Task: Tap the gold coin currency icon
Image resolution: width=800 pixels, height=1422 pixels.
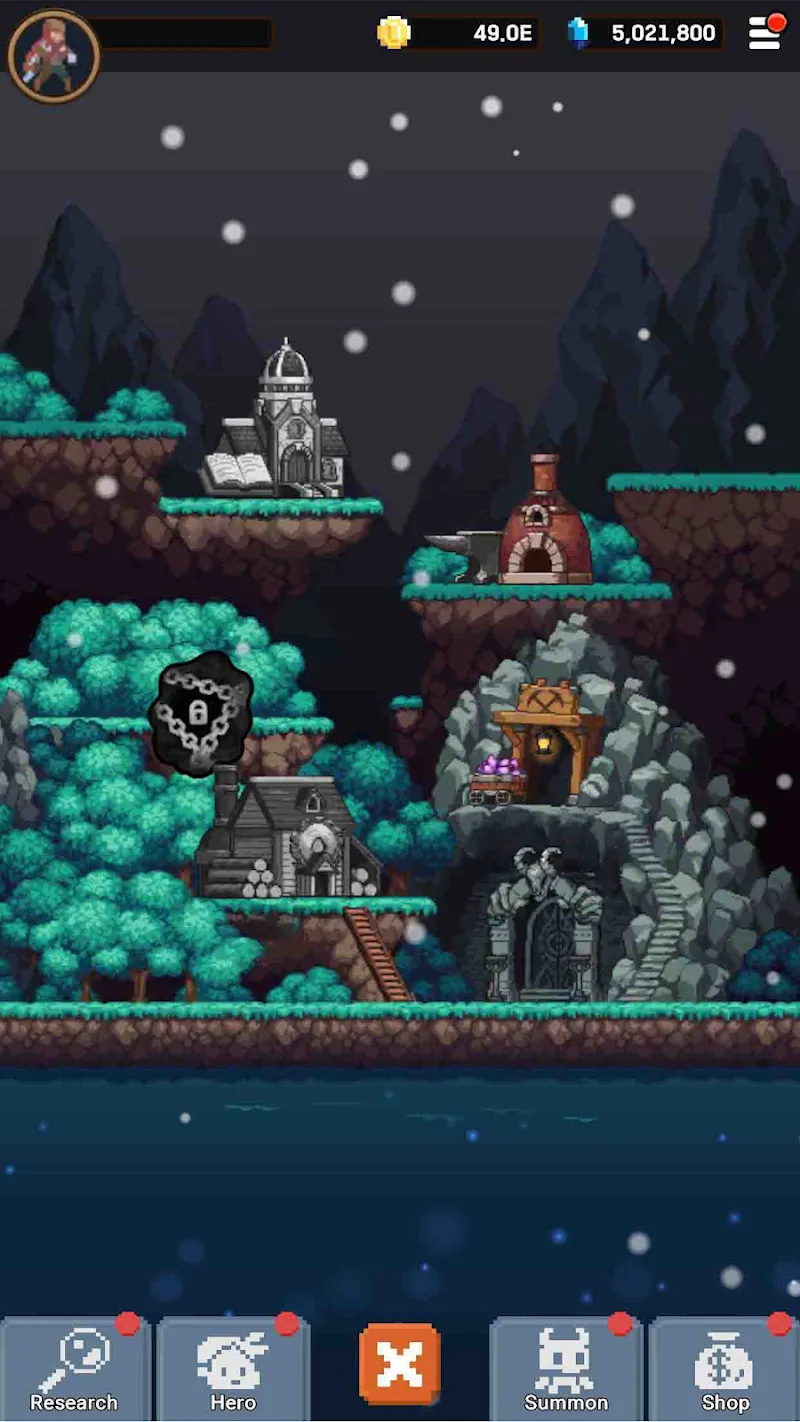Action: coord(394,33)
